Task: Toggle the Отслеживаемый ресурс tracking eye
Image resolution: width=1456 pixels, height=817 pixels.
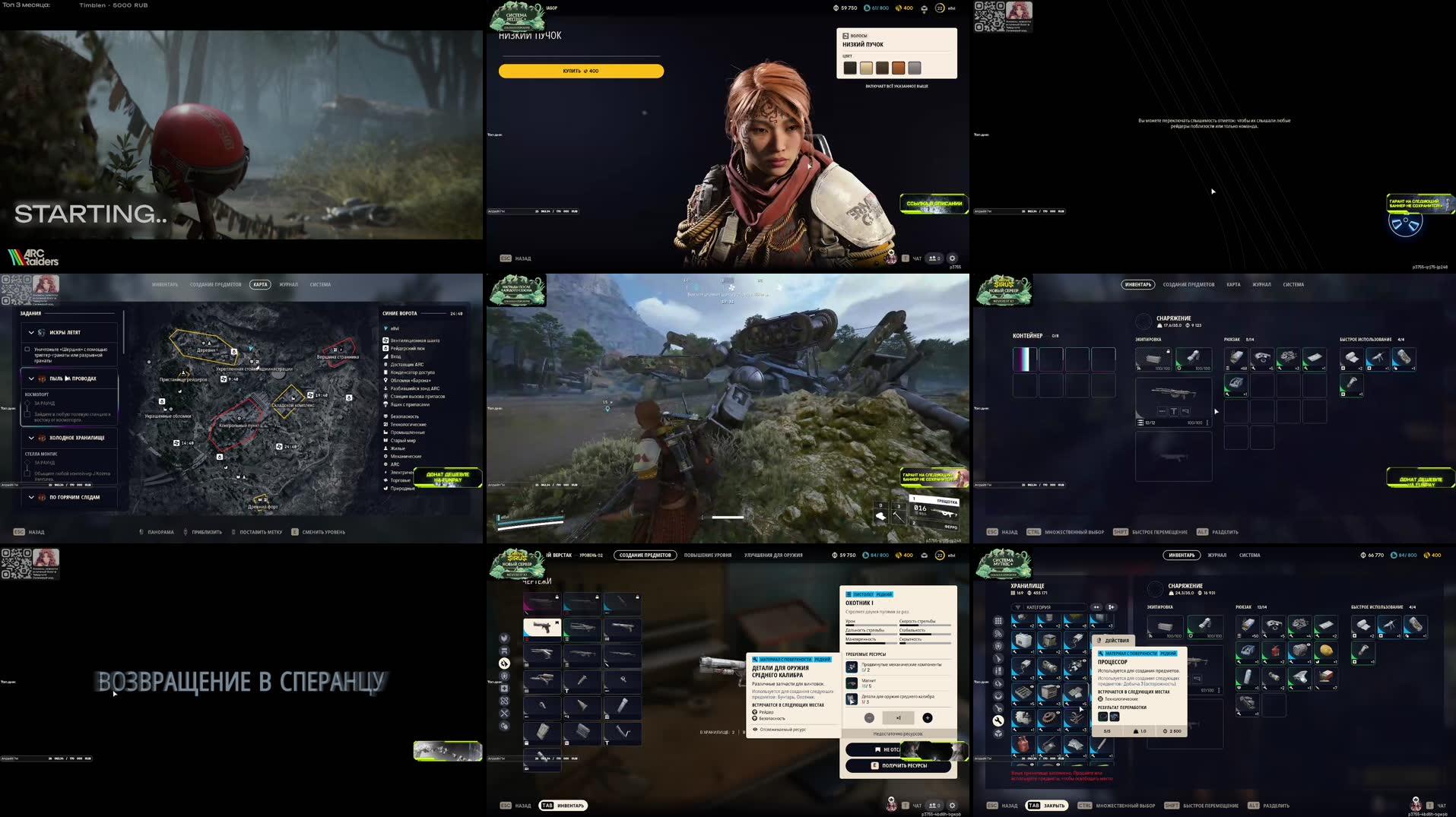Action: click(x=756, y=730)
